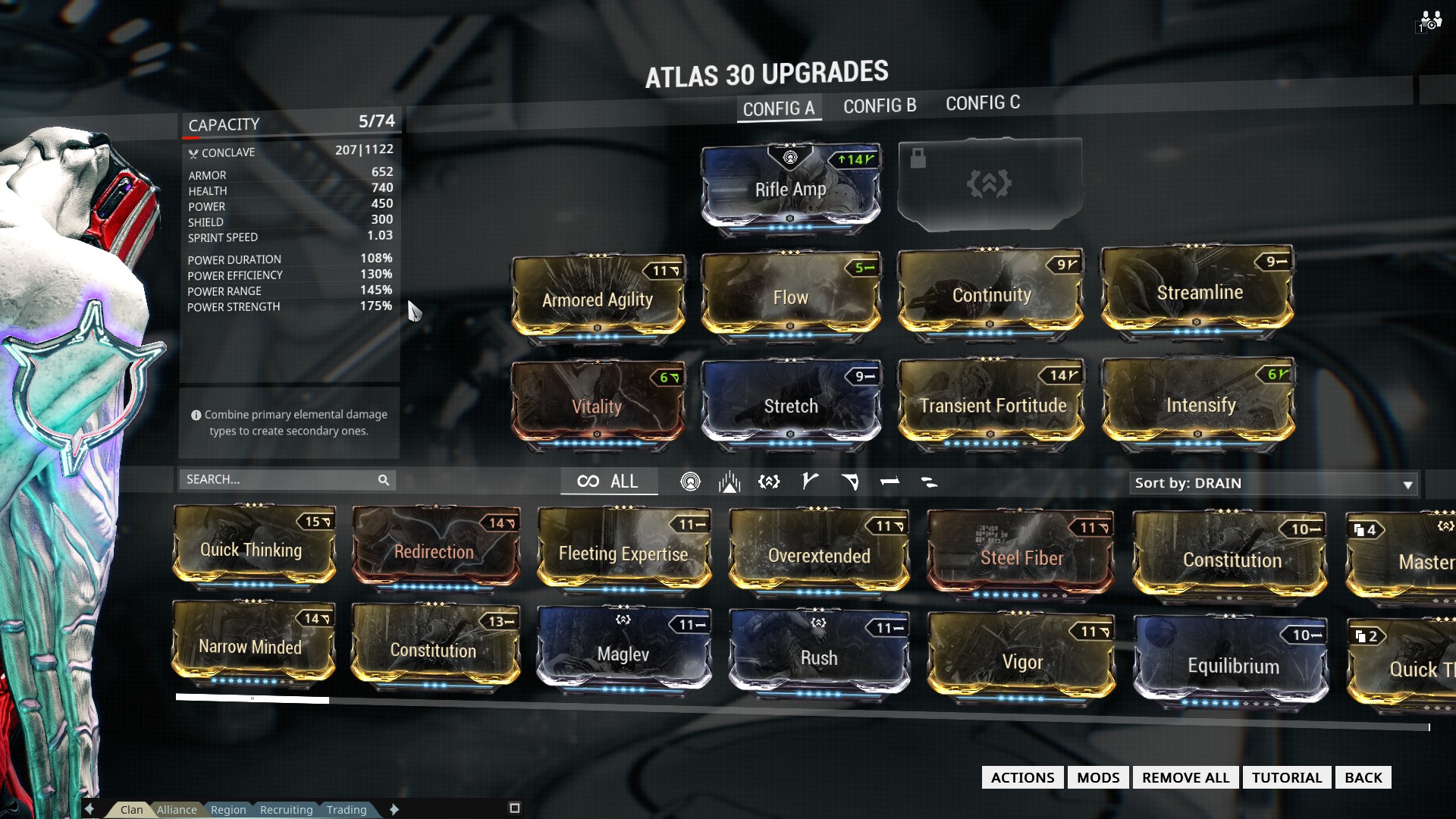Choose the Fleeting Expertise mod card
The width and height of the screenshot is (1456, 819).
tap(623, 553)
